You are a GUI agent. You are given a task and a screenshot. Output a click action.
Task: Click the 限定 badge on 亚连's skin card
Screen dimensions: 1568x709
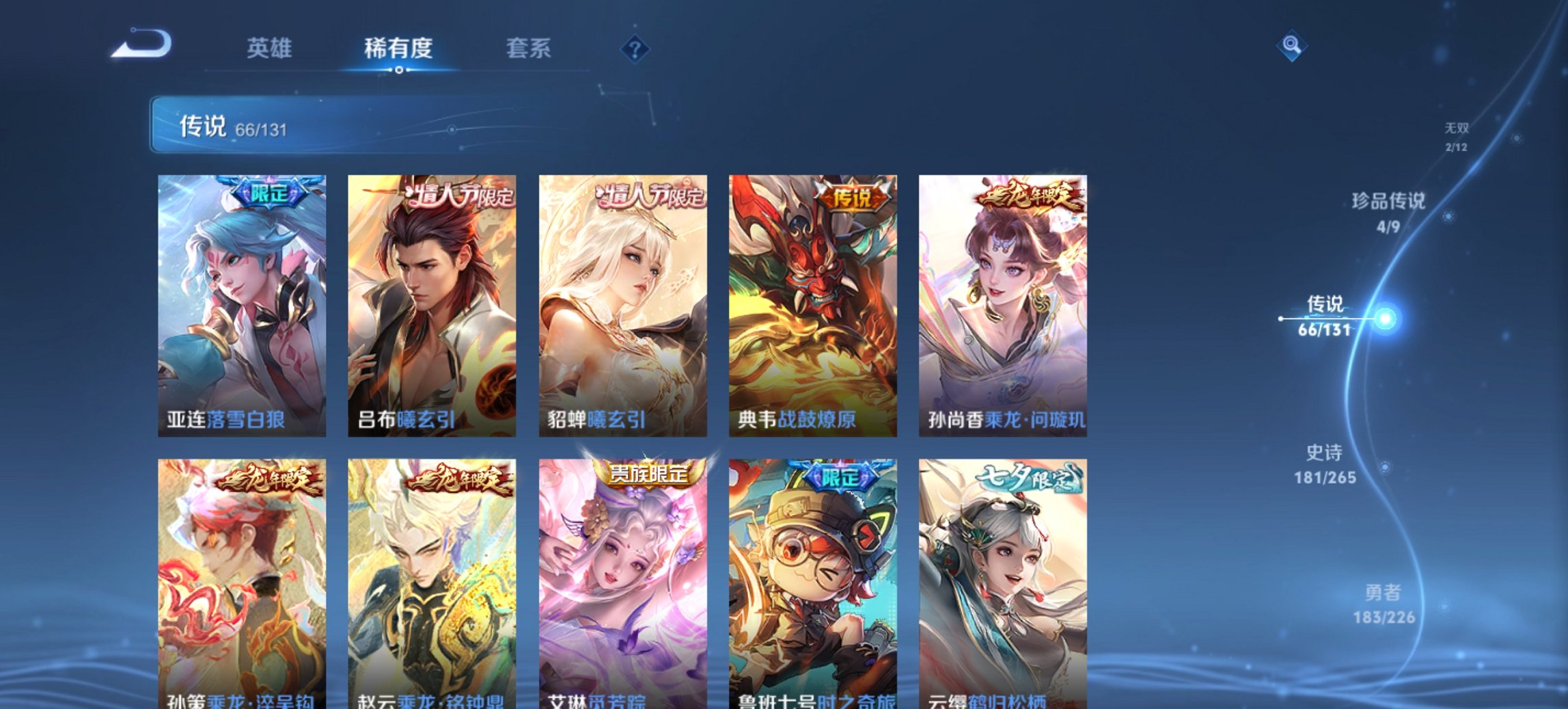(269, 191)
